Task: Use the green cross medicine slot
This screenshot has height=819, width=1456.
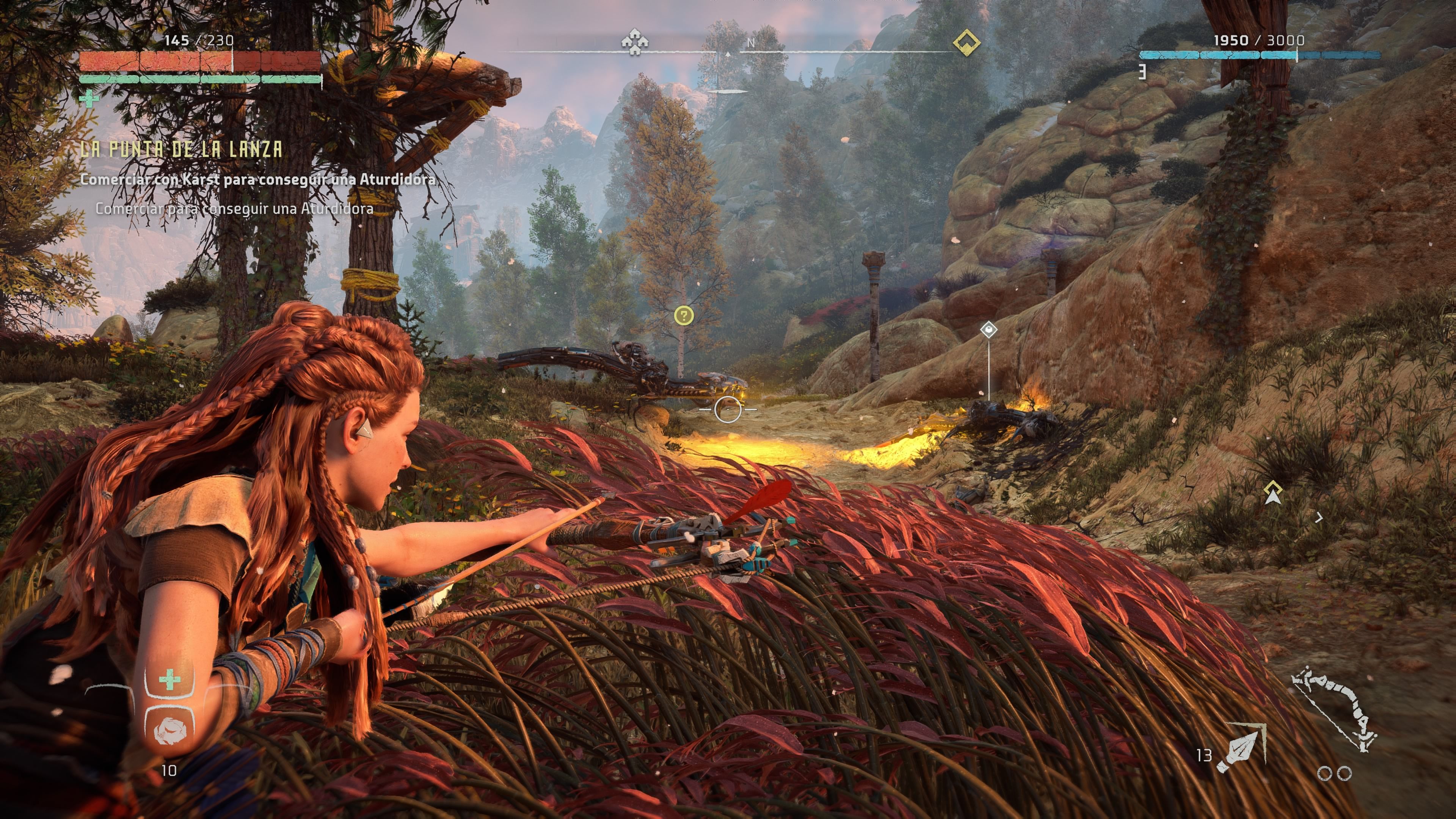Action: point(169,680)
